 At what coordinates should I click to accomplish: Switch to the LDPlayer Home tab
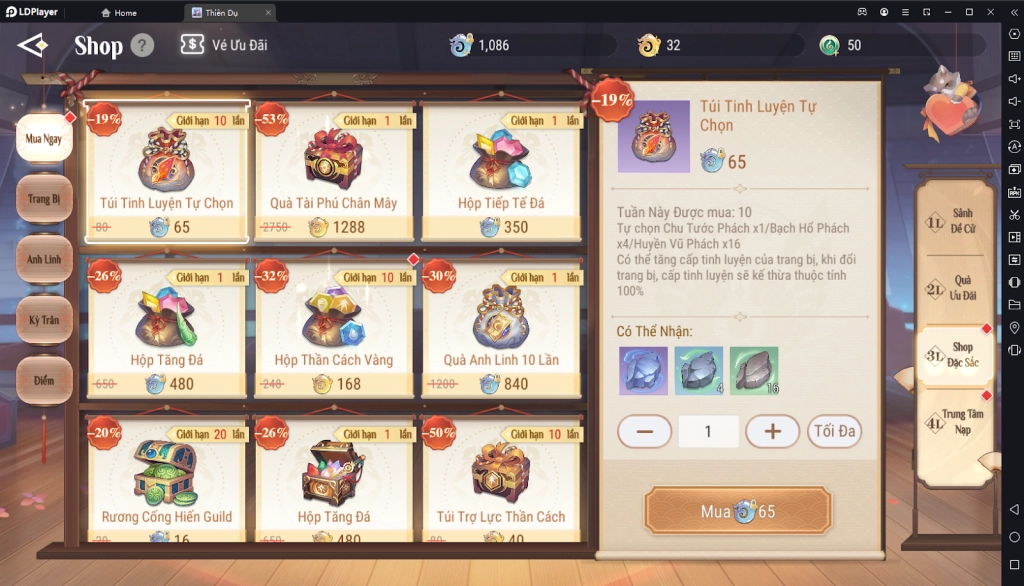[118, 13]
